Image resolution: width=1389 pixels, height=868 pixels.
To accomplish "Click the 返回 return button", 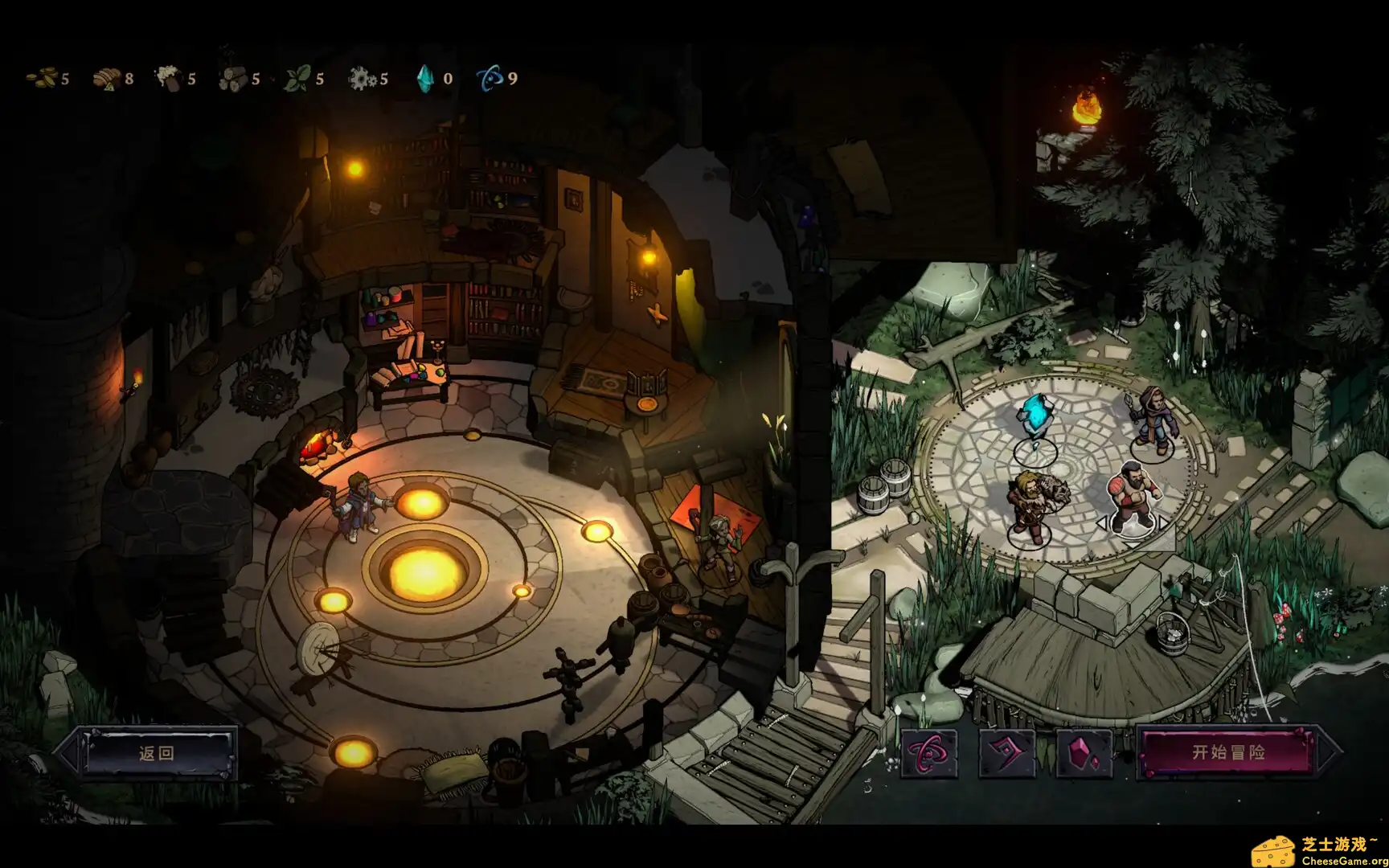I will (x=158, y=755).
